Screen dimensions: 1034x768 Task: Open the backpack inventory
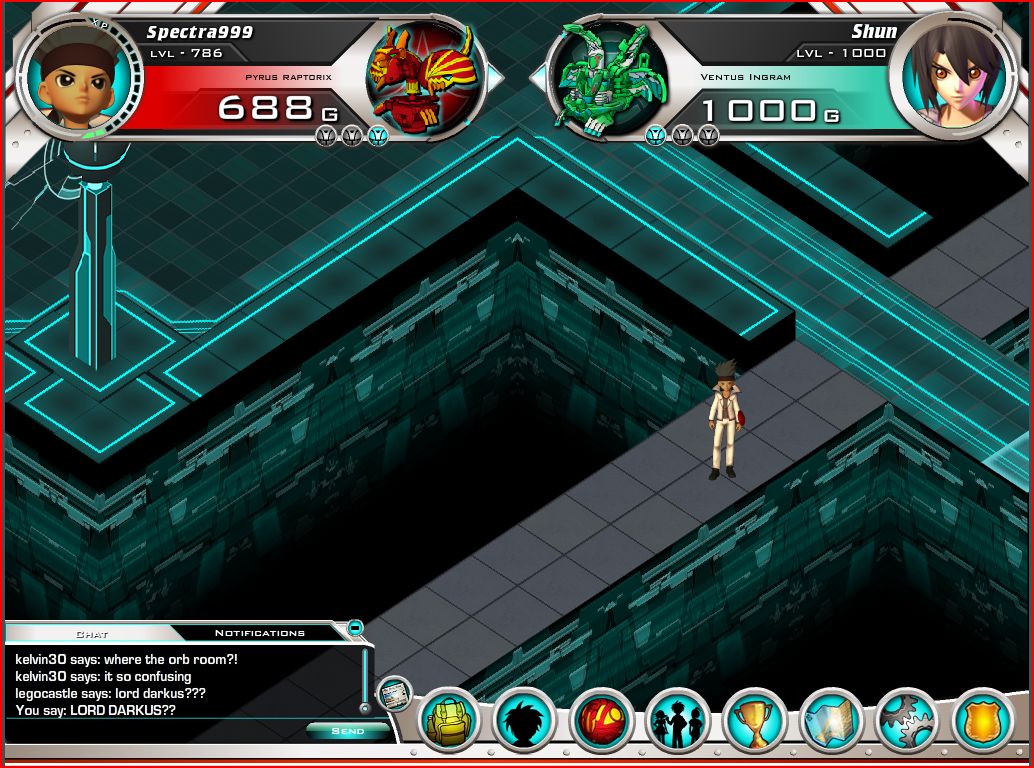pyautogui.click(x=448, y=719)
